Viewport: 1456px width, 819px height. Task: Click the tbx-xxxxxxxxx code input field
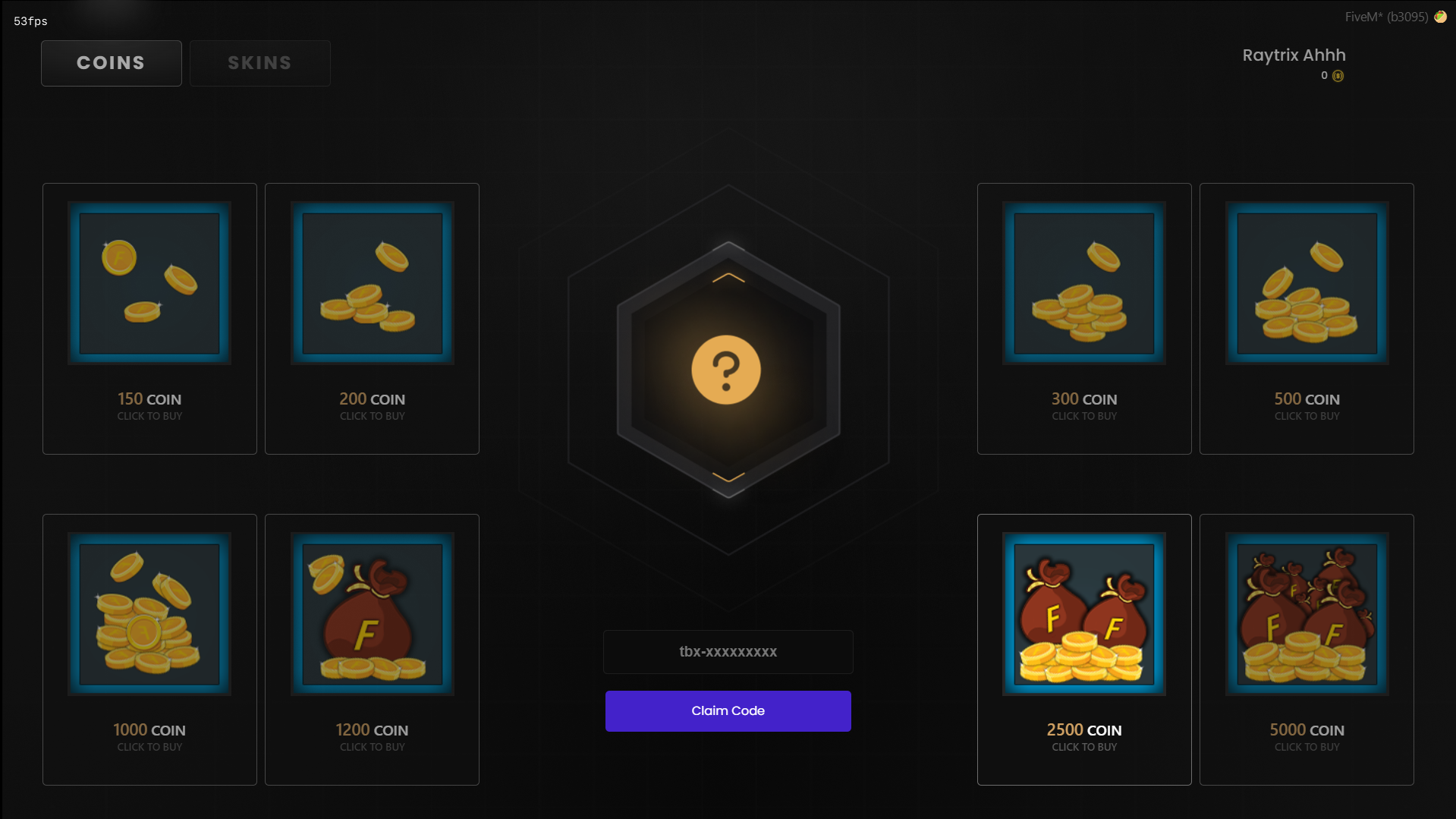[728, 651]
